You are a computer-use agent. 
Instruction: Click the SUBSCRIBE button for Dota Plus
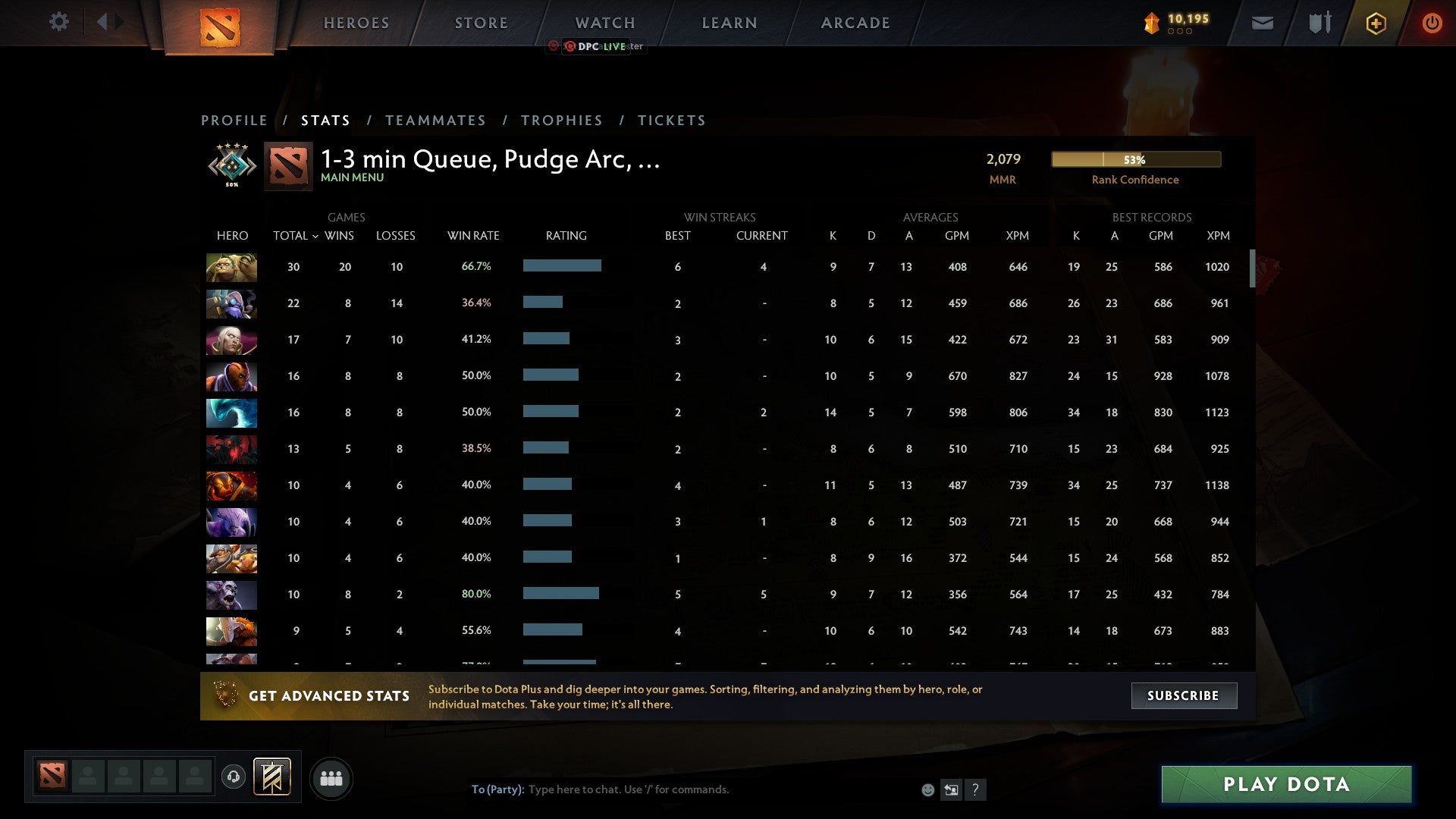coord(1184,695)
